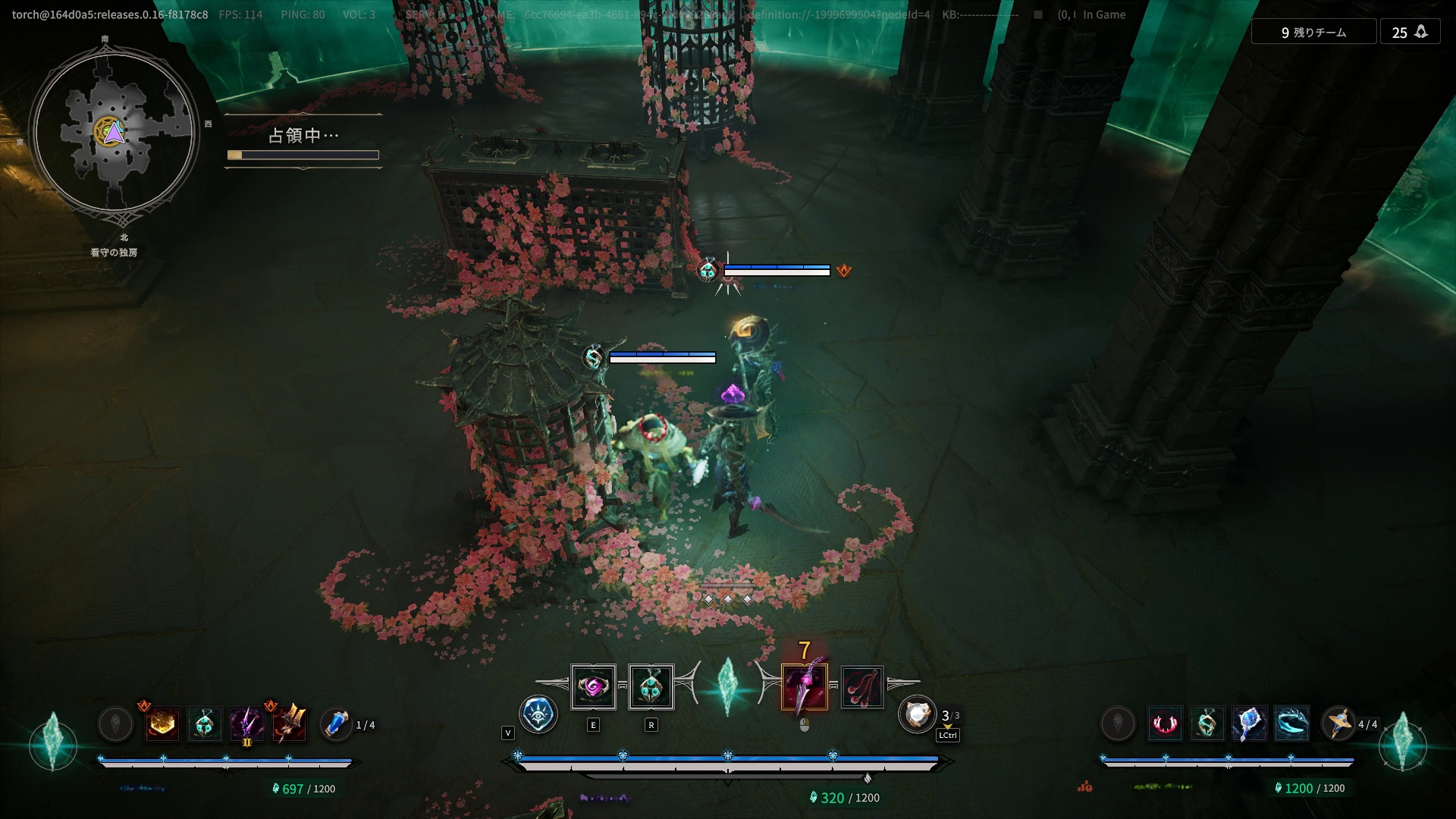
Task: Click the left teammate's golden trident item
Action: click(x=290, y=724)
